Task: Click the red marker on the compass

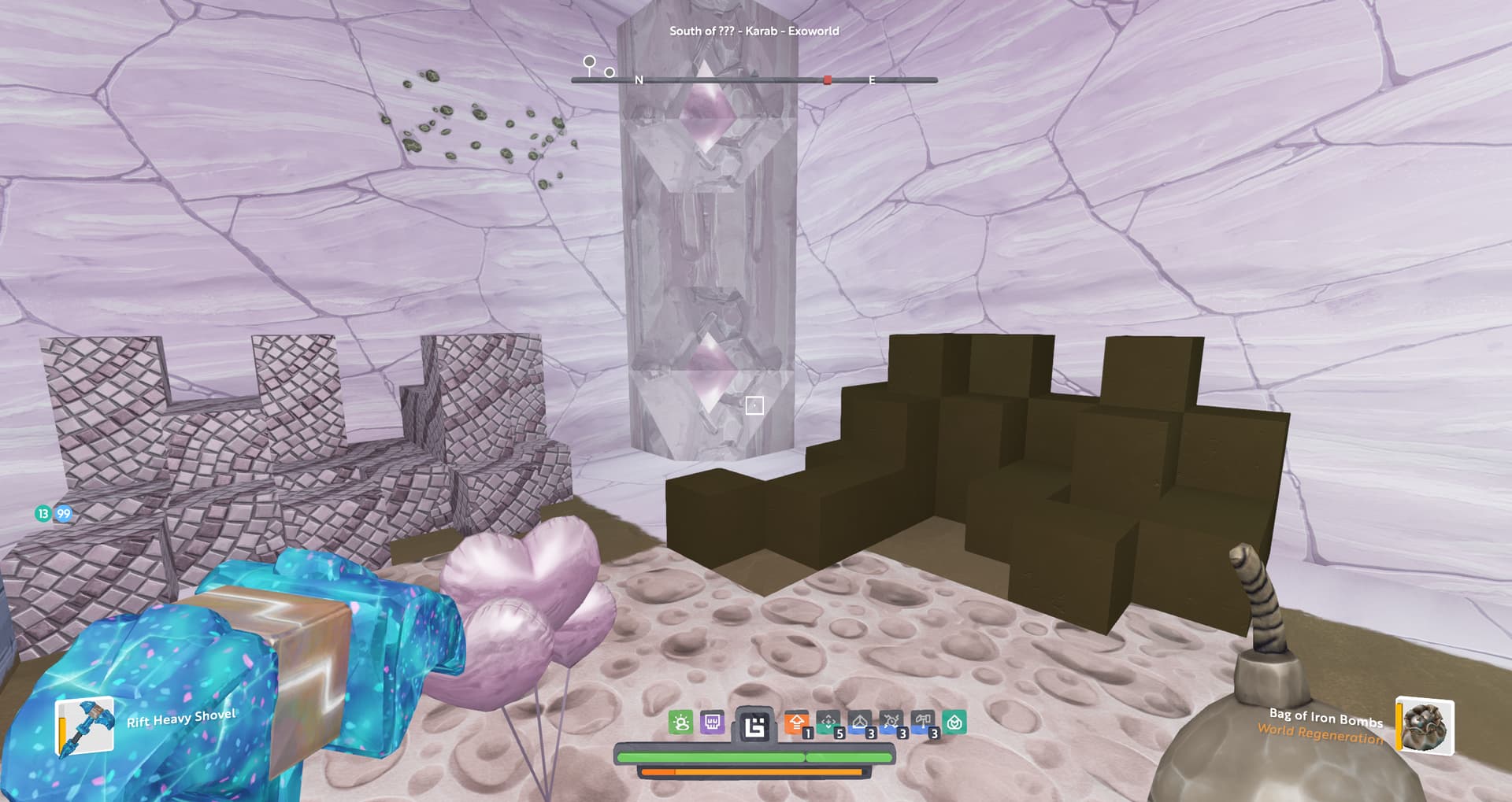Action: click(827, 80)
